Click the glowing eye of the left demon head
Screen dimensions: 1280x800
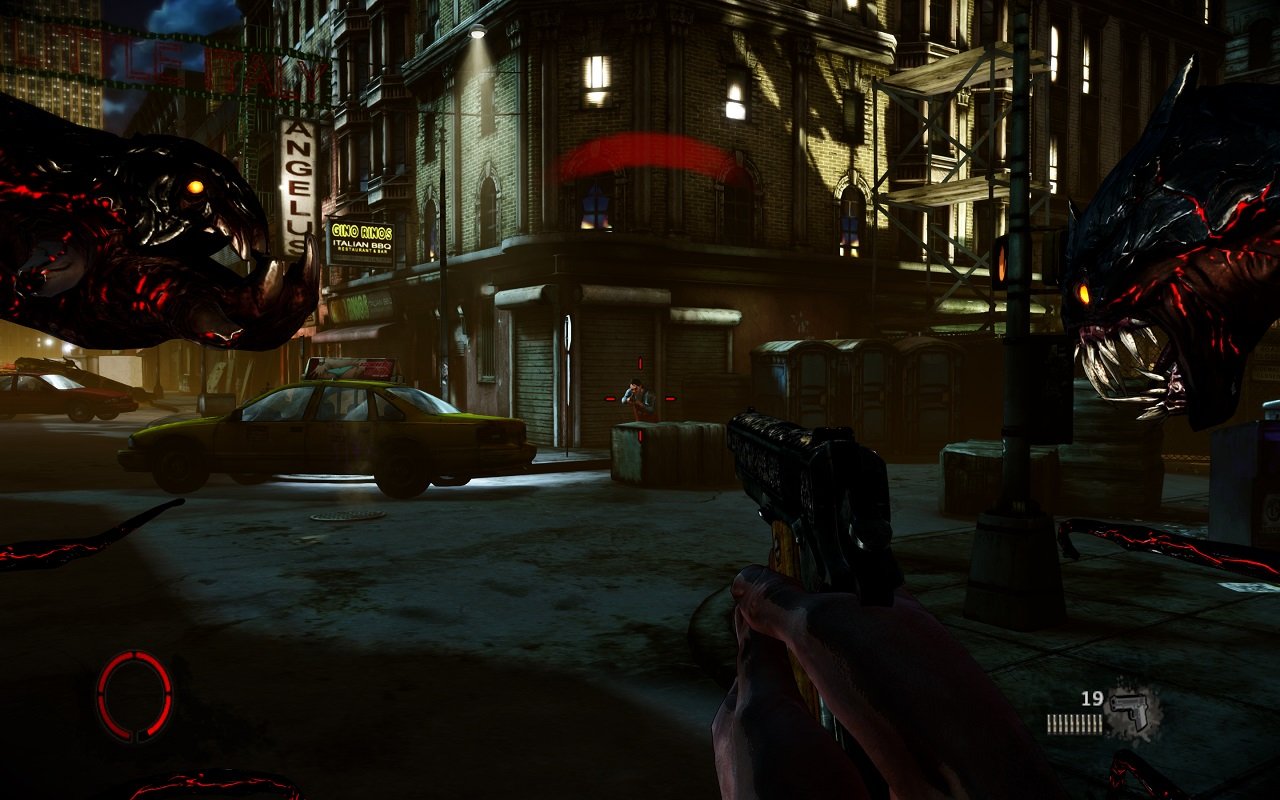coord(196,186)
